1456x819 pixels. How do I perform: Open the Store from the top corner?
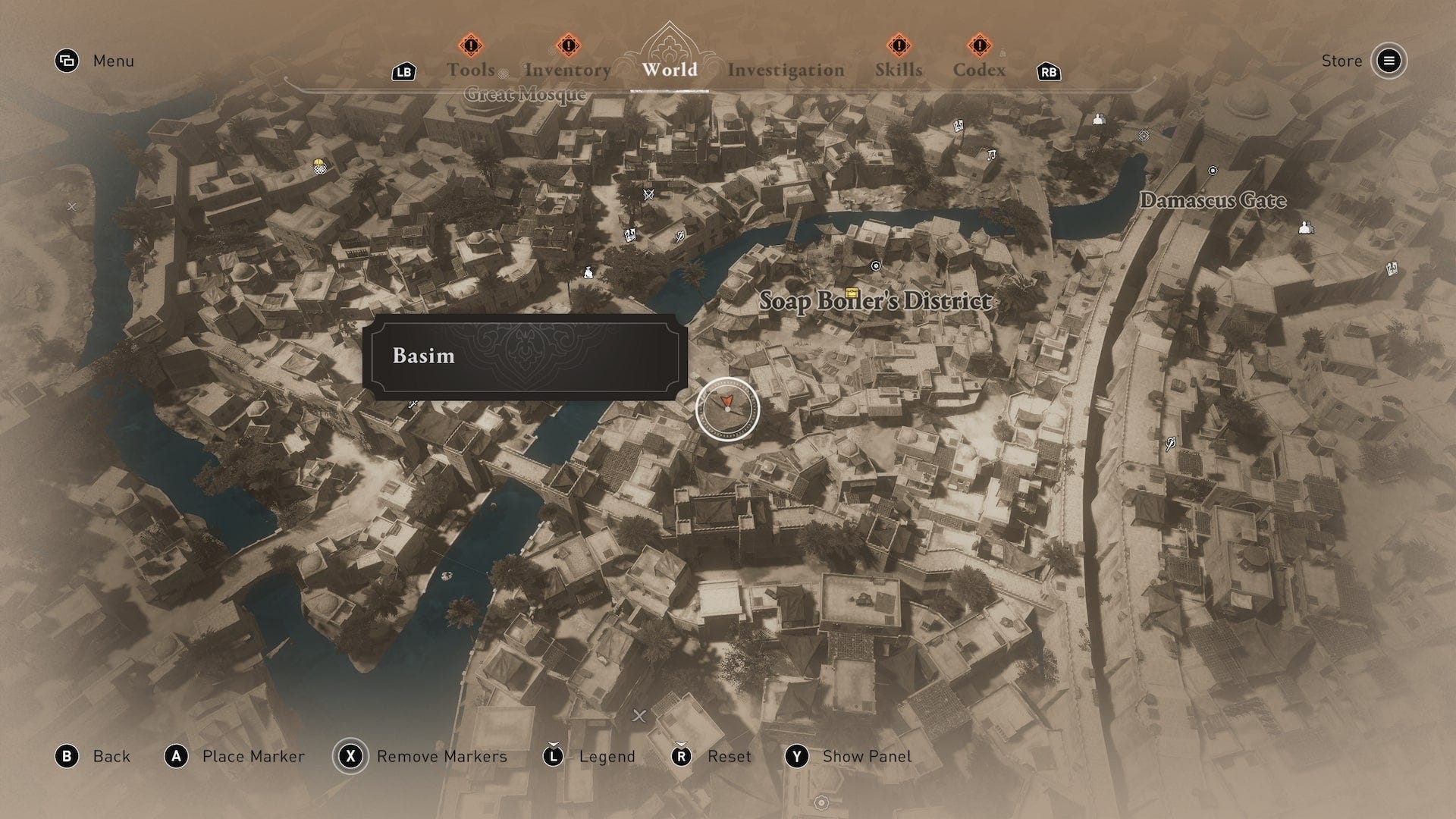1389,61
